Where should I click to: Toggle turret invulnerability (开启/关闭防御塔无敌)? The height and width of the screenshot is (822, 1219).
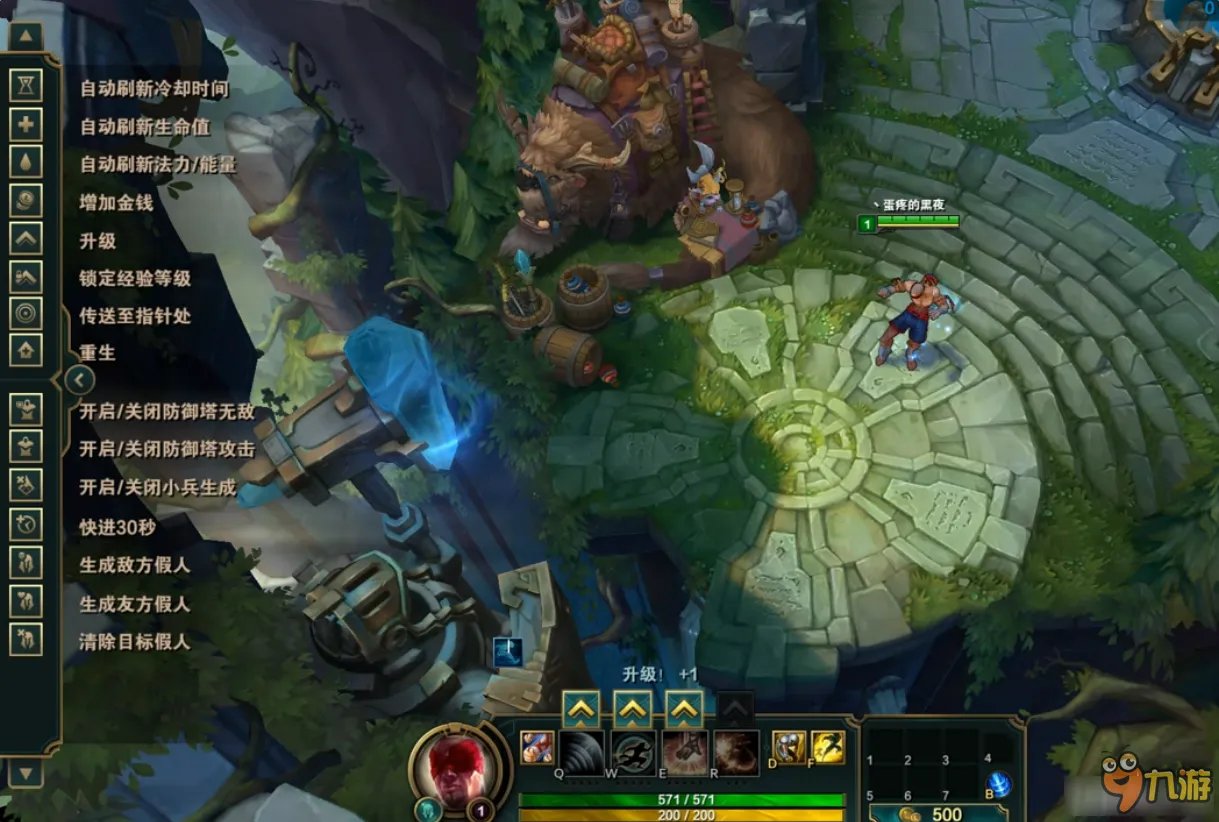26,409
